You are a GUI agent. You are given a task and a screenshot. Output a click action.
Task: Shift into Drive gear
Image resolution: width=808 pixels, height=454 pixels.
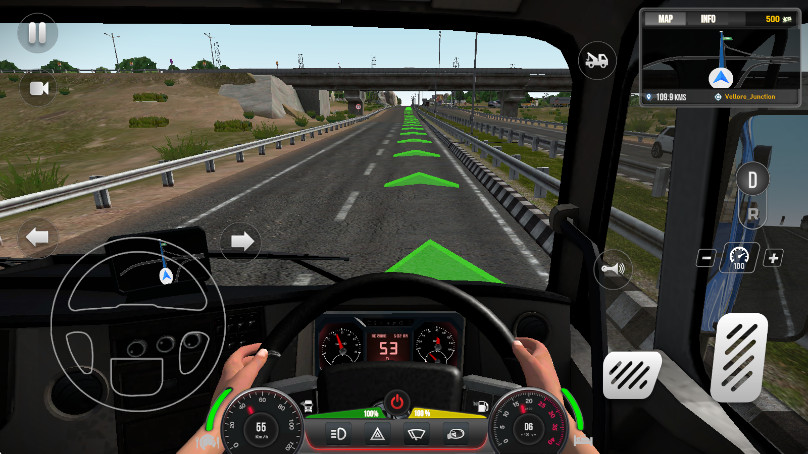[752, 181]
